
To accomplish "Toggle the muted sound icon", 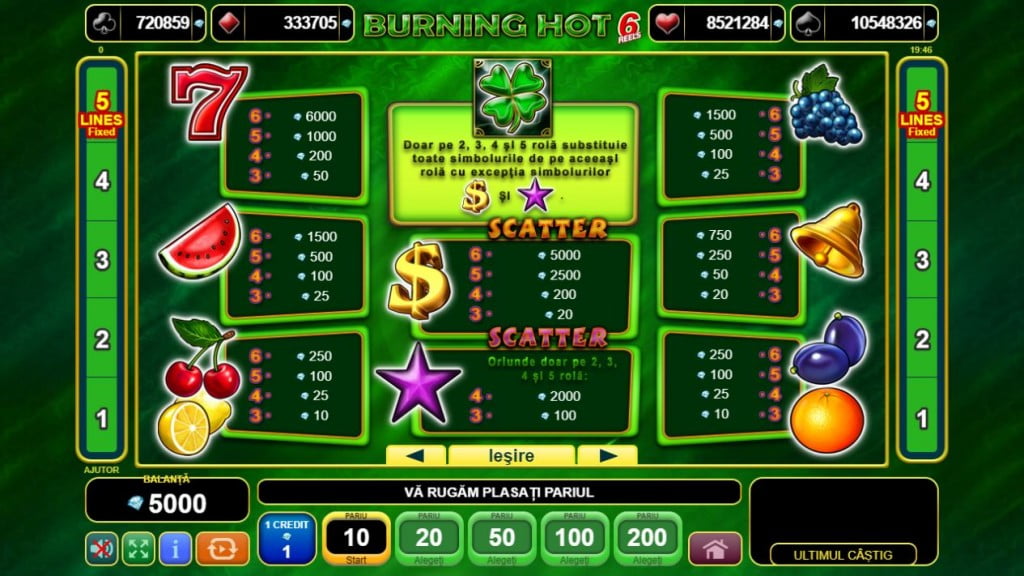I will [100, 548].
